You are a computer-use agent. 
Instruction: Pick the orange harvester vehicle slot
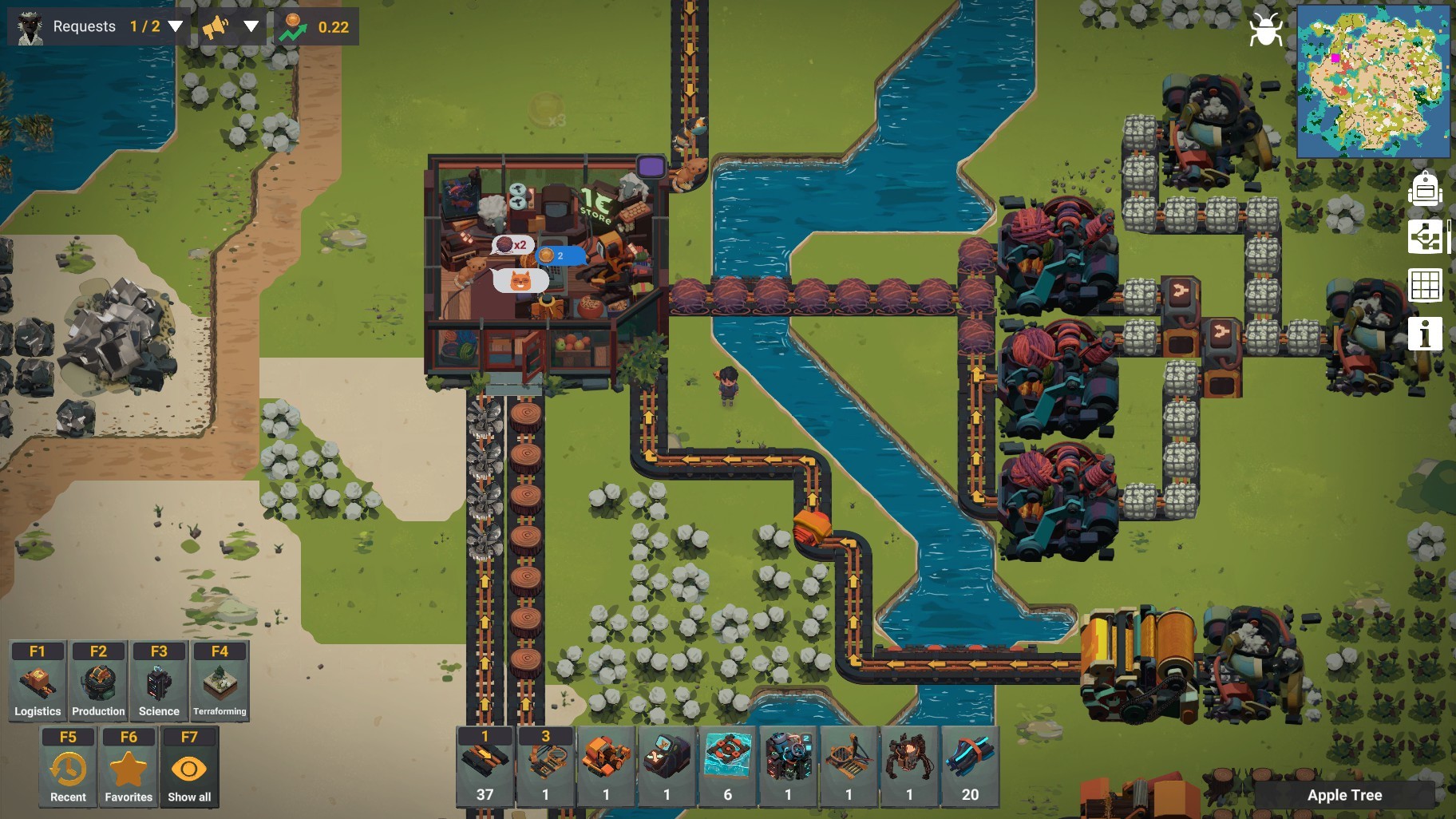pyautogui.click(x=606, y=766)
